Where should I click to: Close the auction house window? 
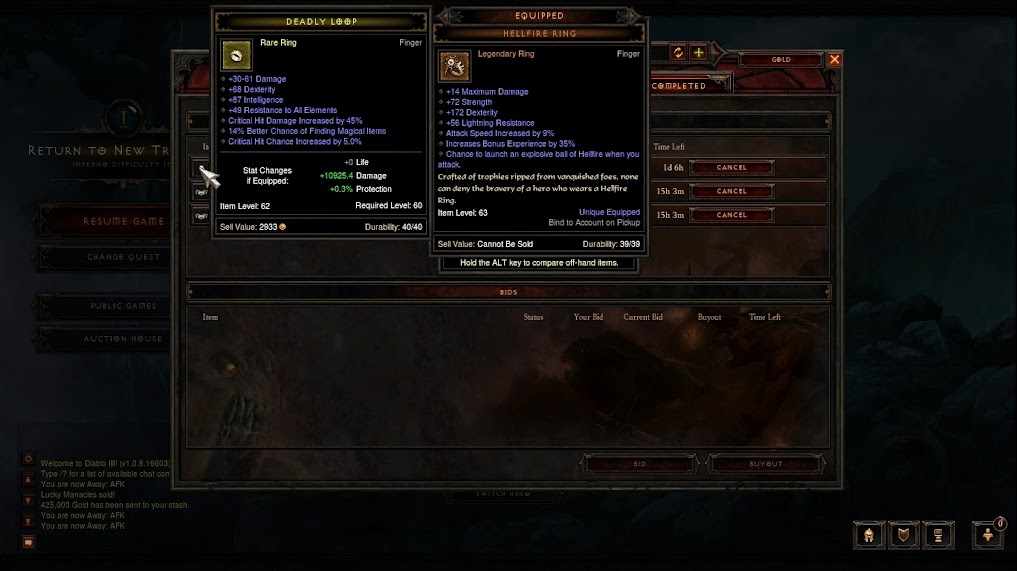[834, 60]
